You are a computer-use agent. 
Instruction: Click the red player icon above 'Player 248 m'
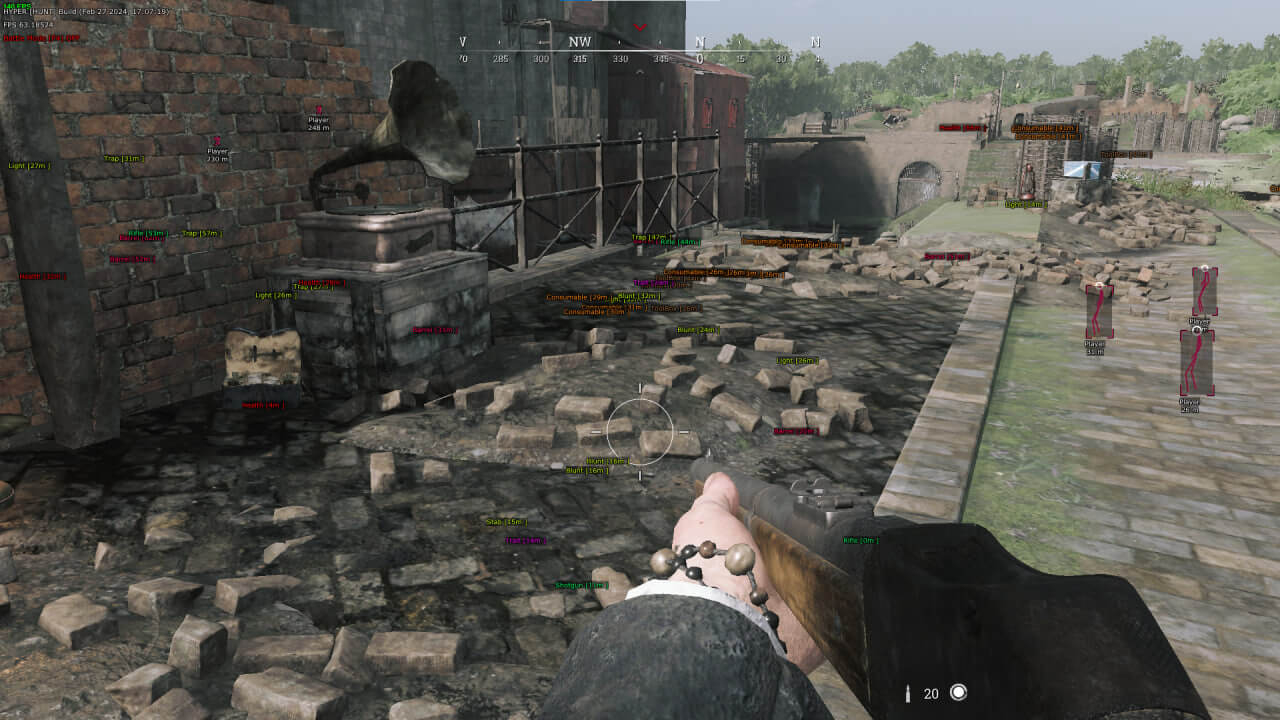tap(320, 107)
